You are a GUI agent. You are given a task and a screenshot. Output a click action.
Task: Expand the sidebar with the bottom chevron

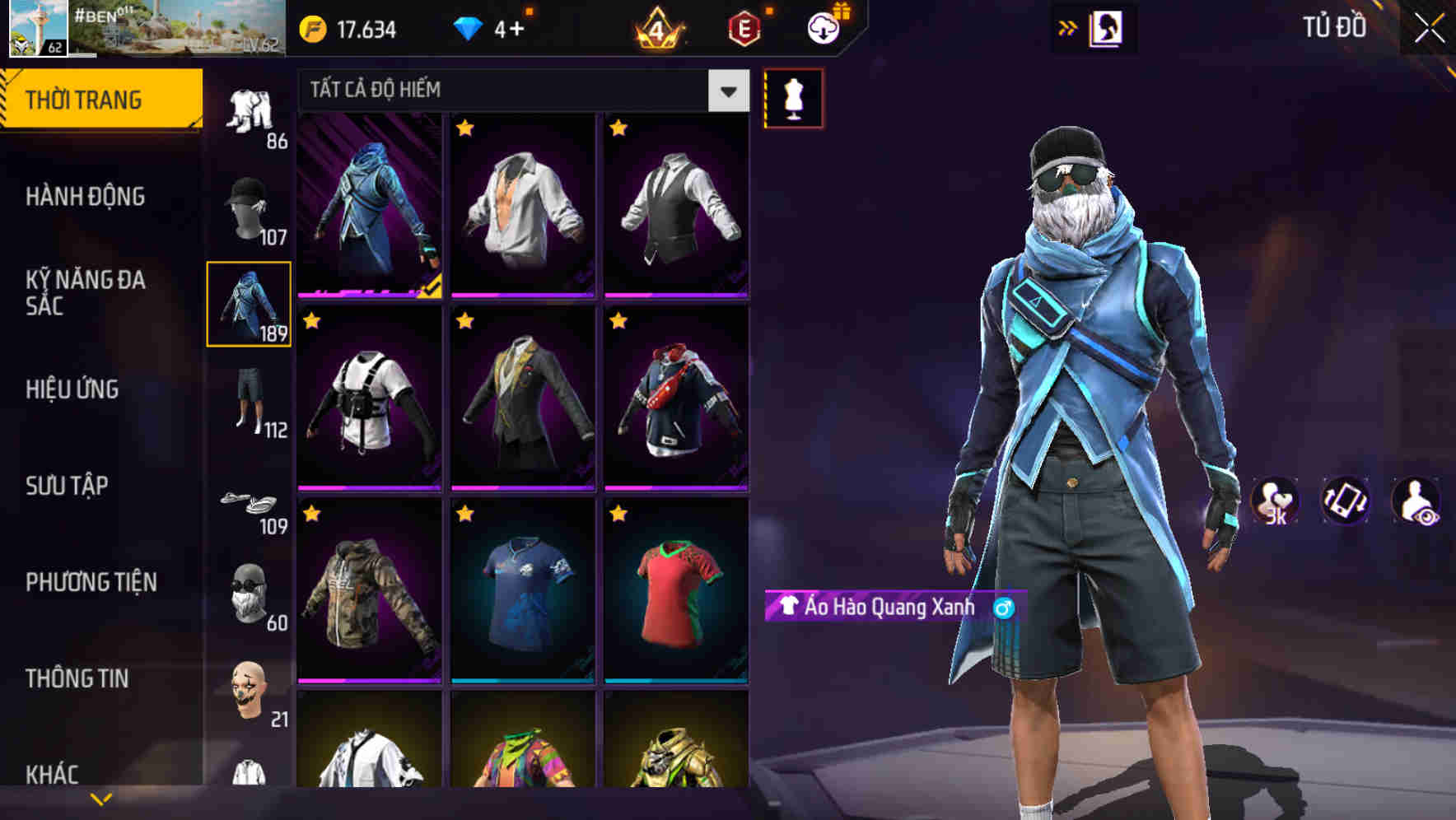click(x=100, y=797)
